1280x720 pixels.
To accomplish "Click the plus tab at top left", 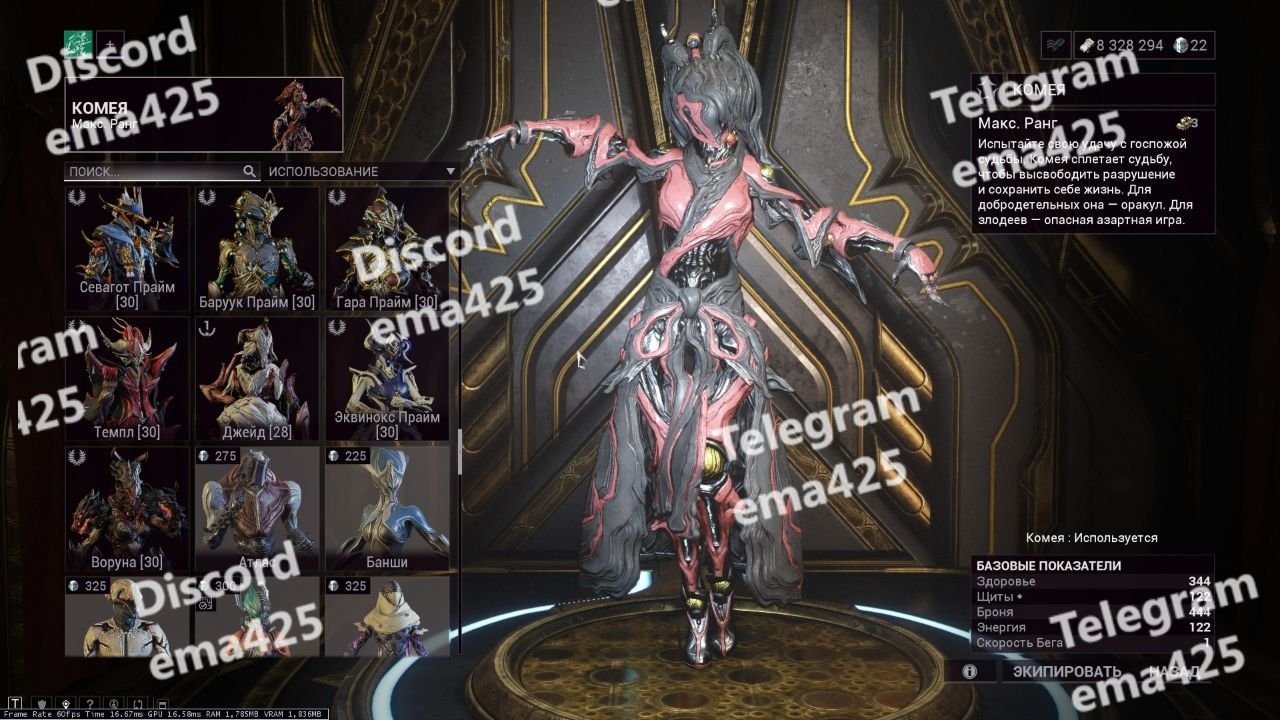I will 110,45.
